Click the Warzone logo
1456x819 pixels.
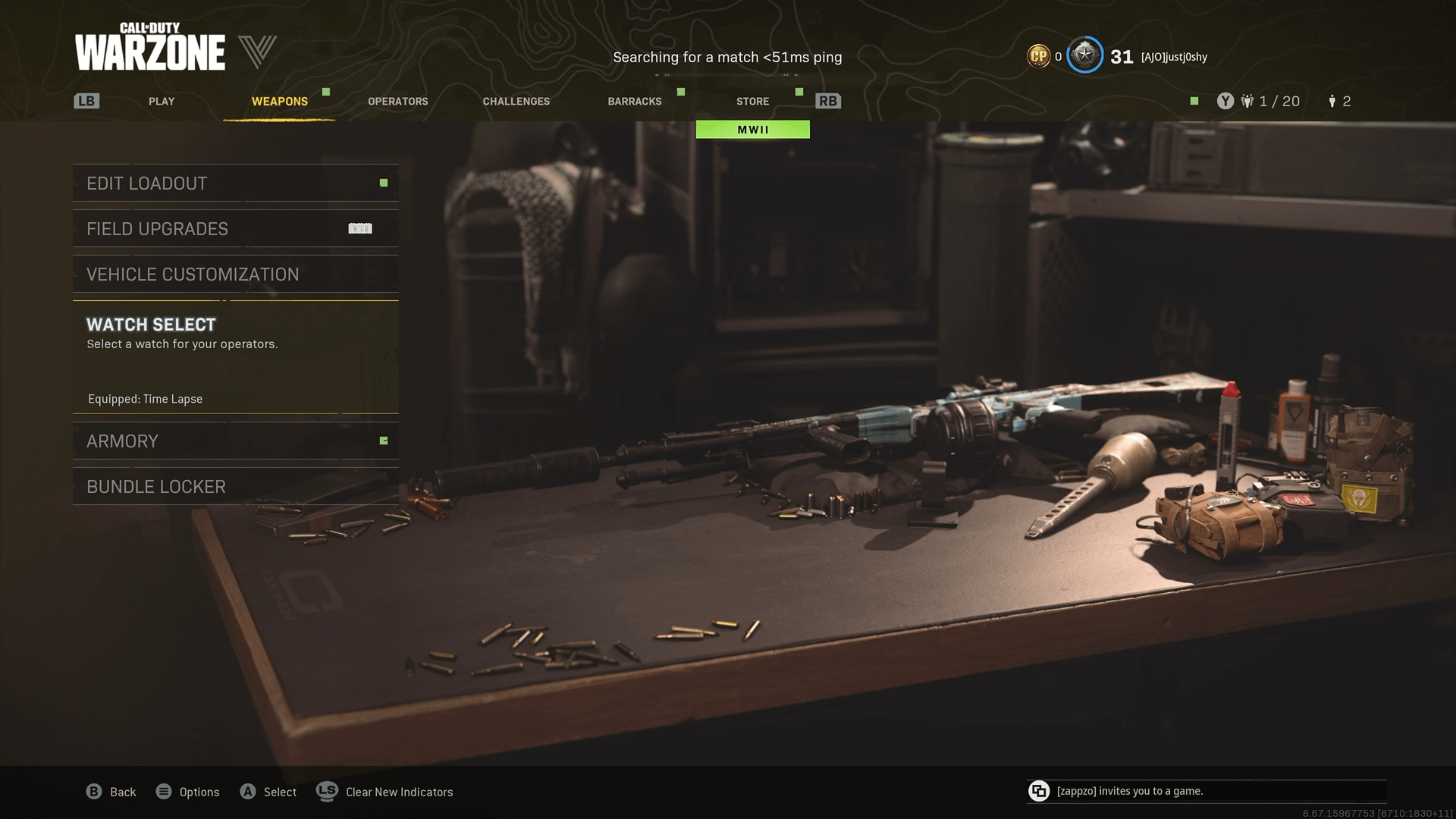150,48
